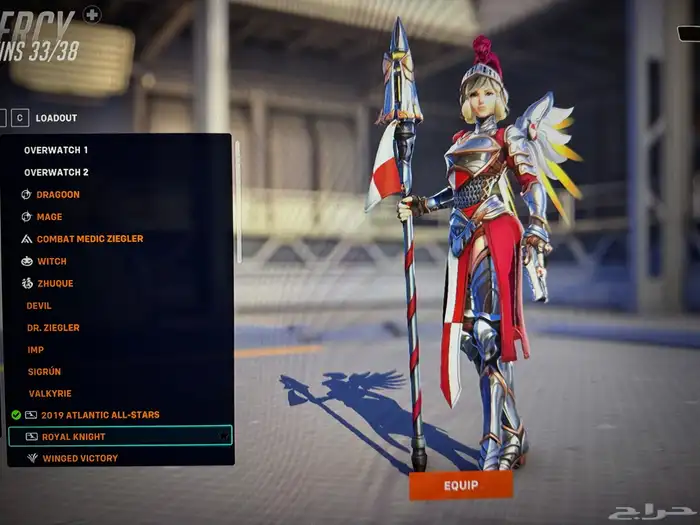Pick the Sigrún skin
Viewport: 700px width, 525px height.
pyautogui.click(x=45, y=371)
